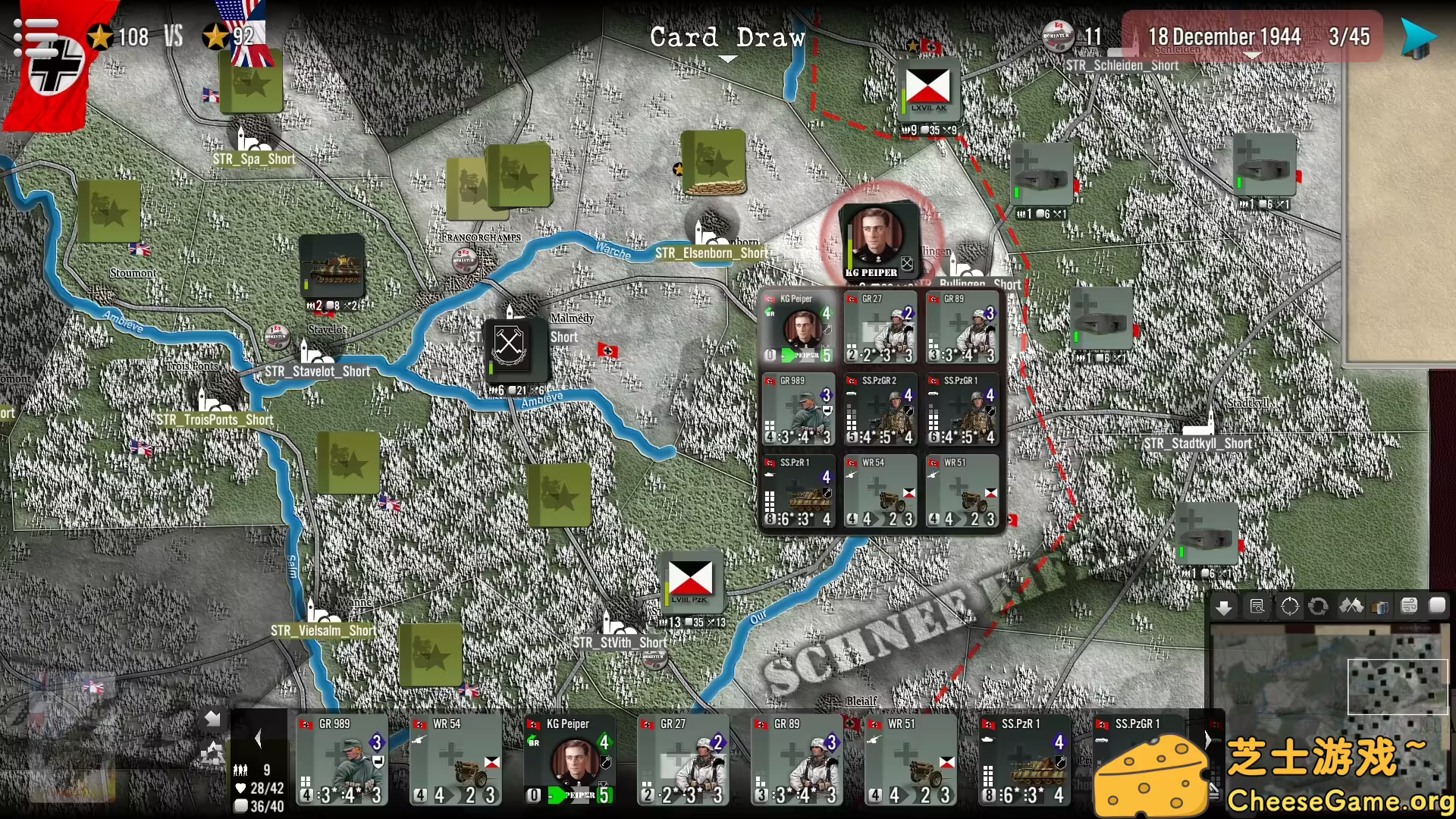1456x819 pixels.
Task: Click the Card Draw header at the top
Action: [726, 38]
